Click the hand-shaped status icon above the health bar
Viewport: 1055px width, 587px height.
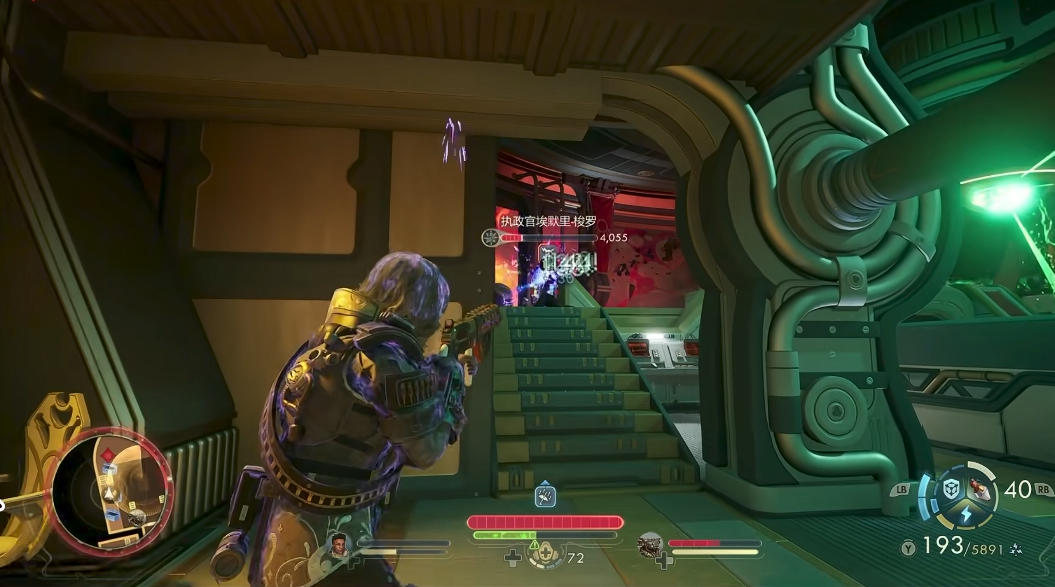point(545,495)
